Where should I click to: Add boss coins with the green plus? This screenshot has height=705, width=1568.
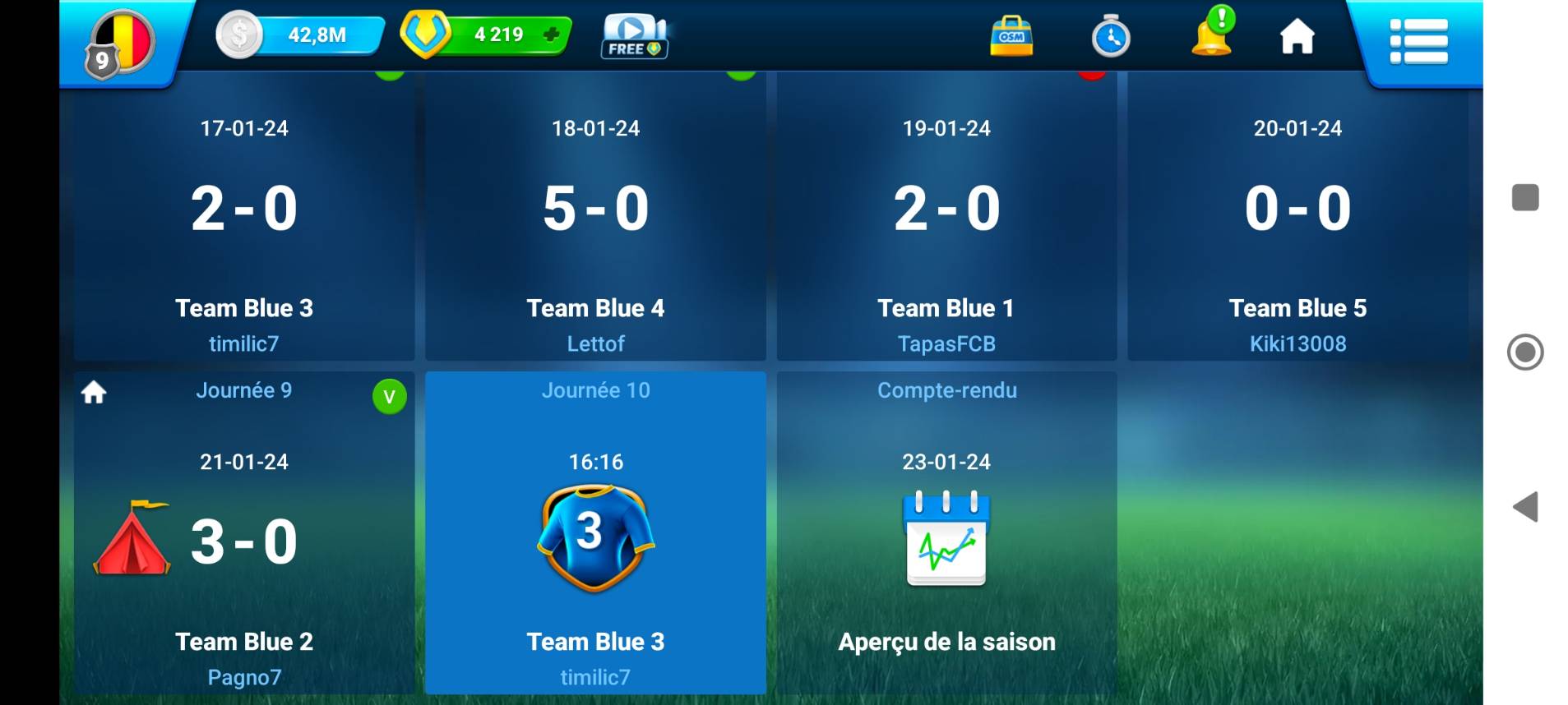(552, 35)
